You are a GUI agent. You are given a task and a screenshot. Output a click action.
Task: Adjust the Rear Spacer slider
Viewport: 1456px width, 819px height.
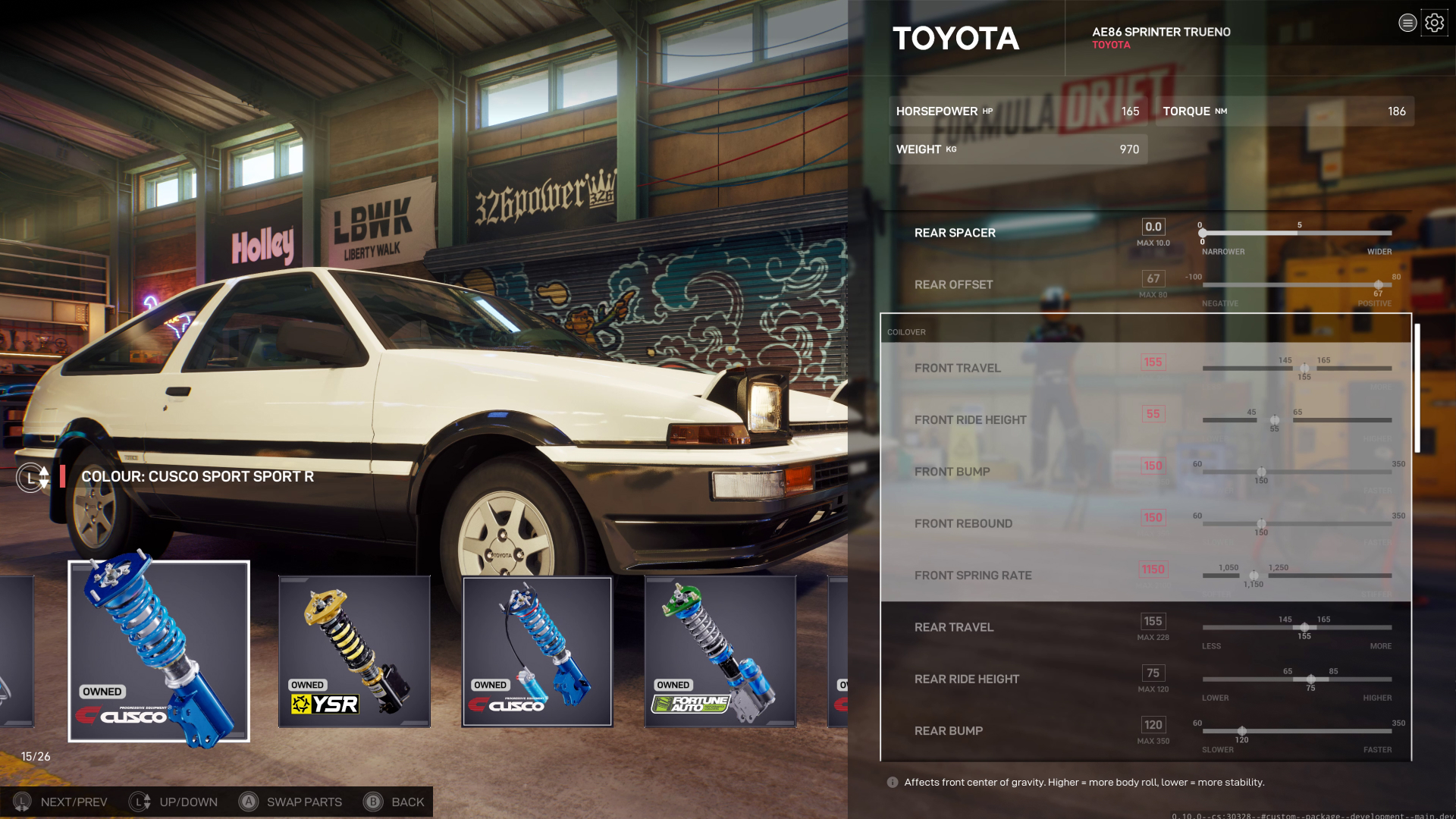click(x=1203, y=233)
